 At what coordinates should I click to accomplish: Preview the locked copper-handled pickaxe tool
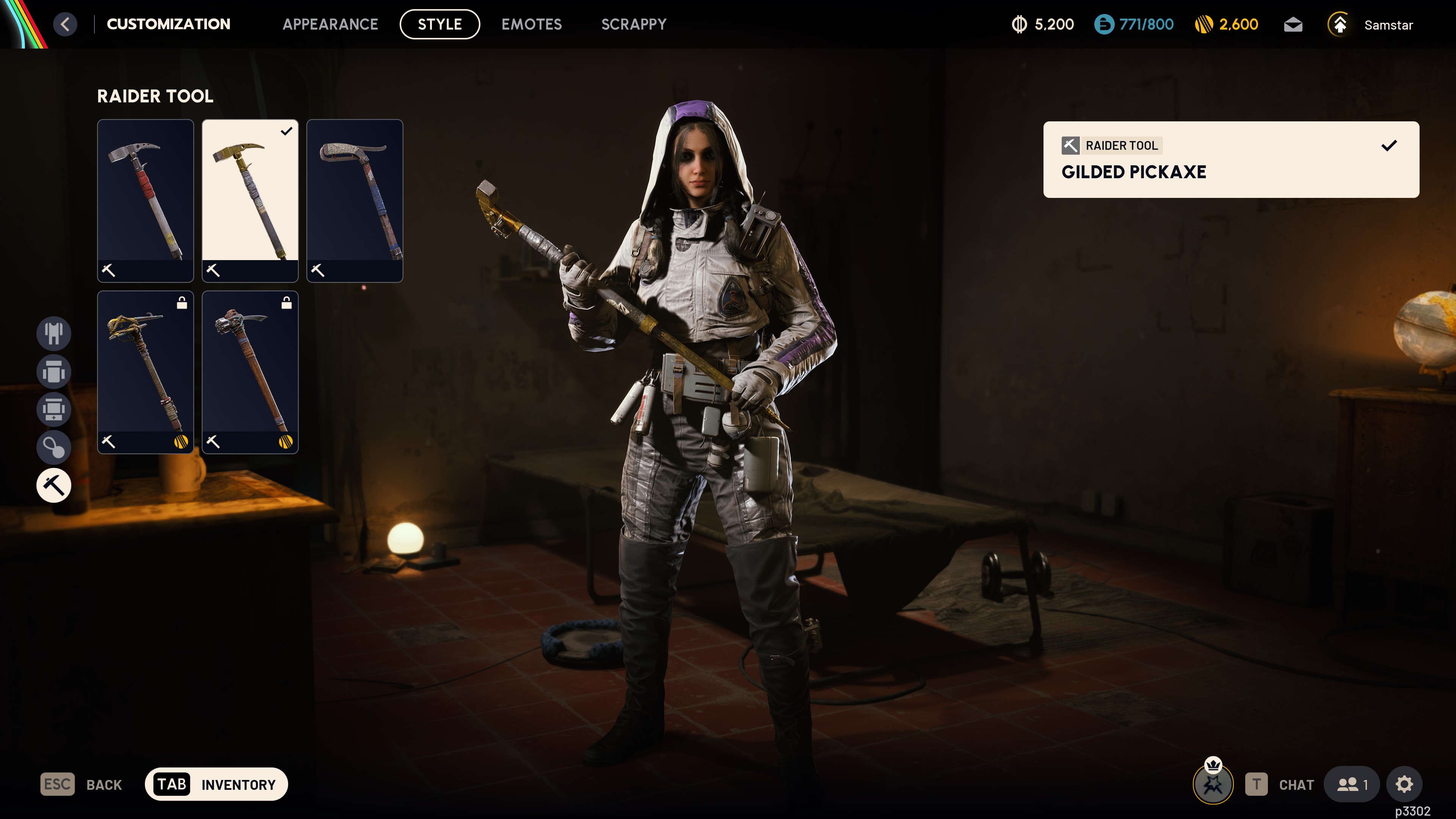(x=250, y=372)
